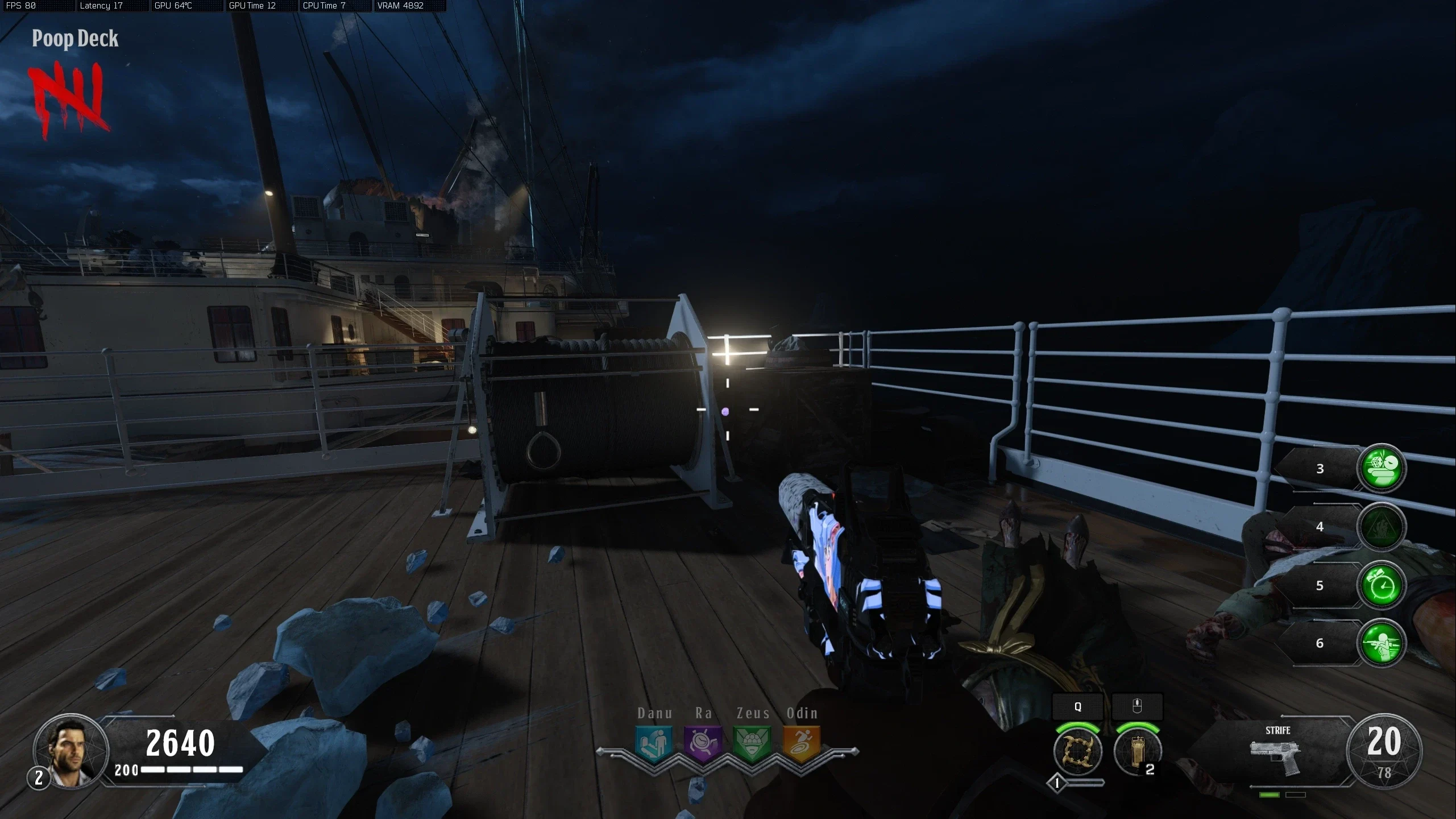Select the purple Ra stopwatch perk
The image size is (1456, 819).
pos(703,743)
